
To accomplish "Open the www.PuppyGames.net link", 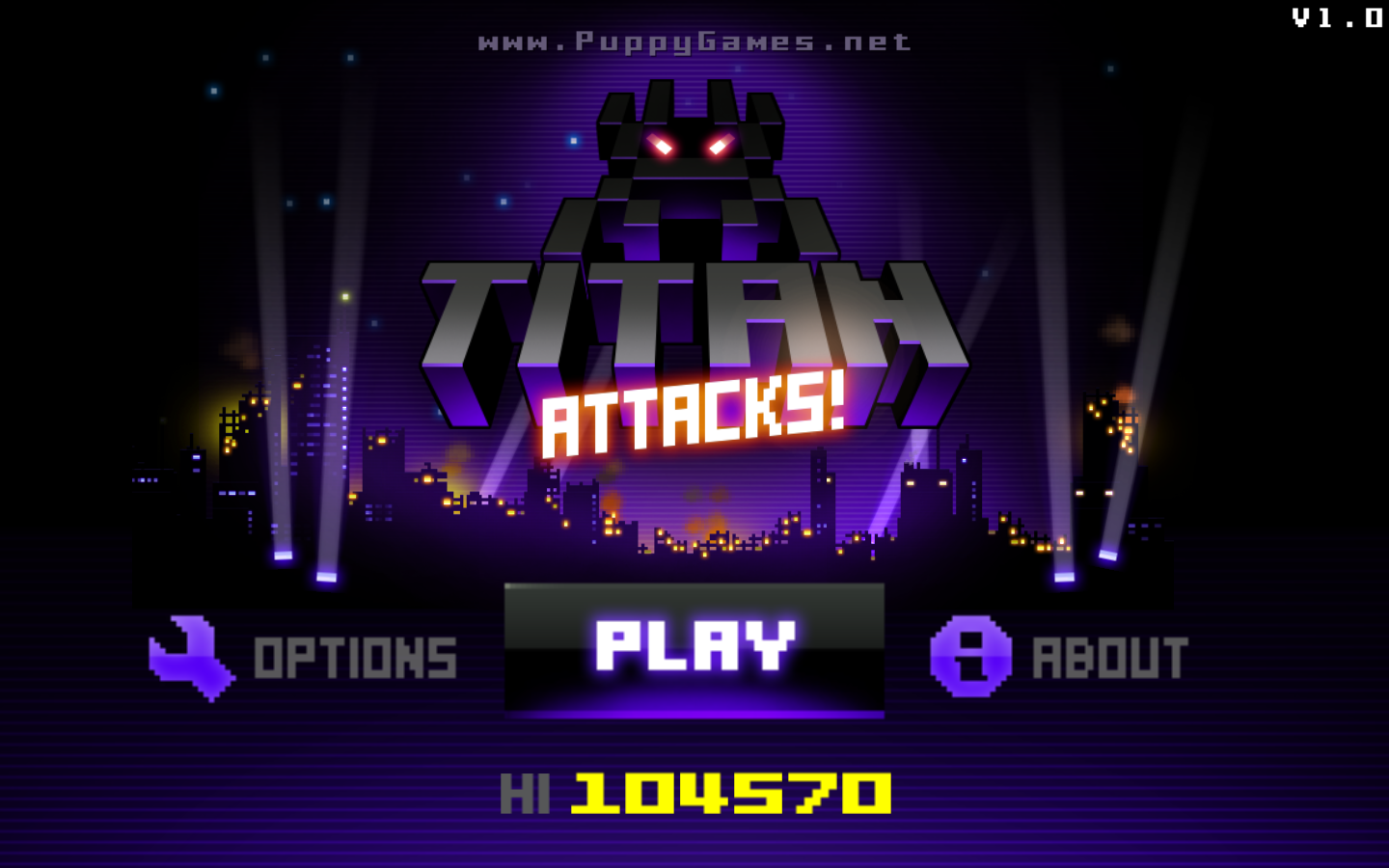I will [x=693, y=41].
